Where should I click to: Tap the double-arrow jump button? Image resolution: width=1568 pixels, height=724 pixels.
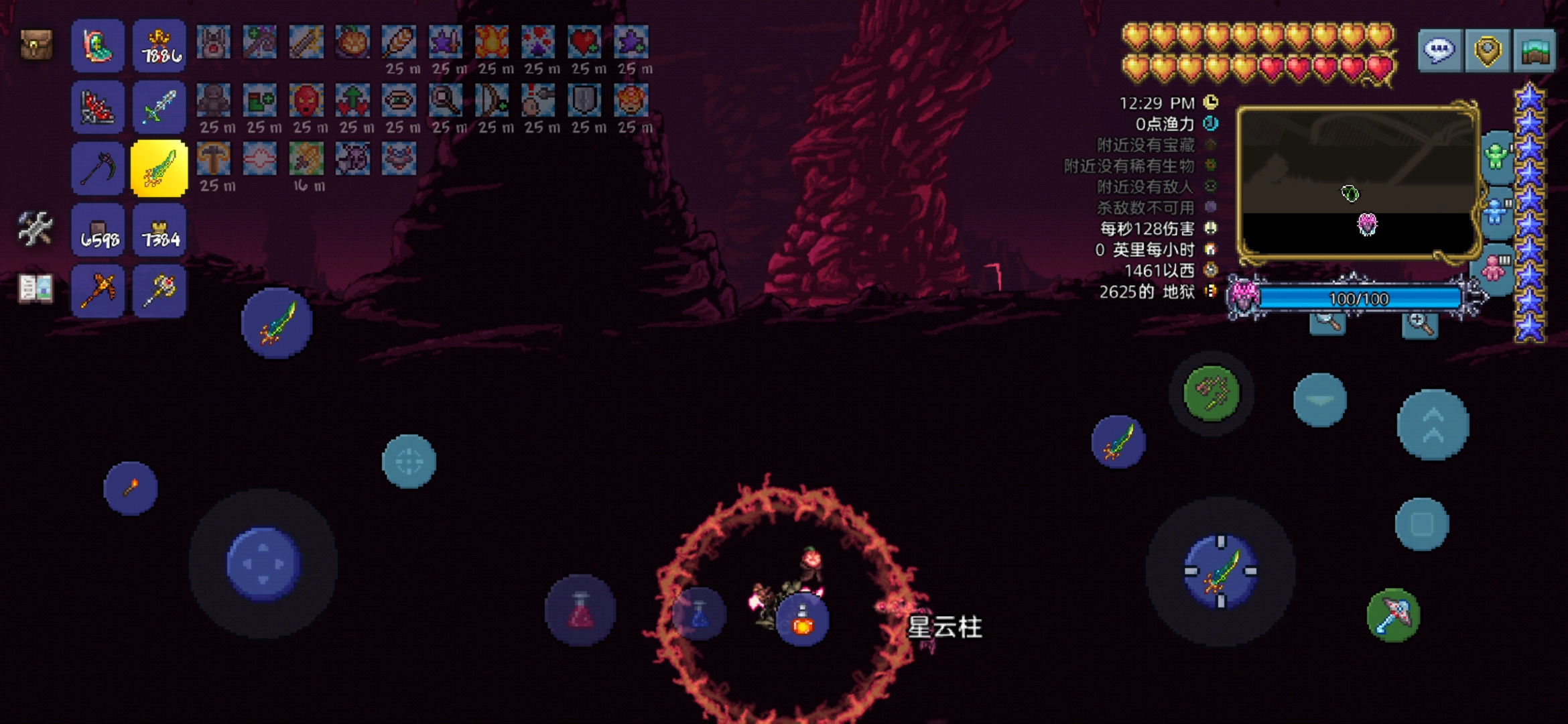(x=1433, y=424)
